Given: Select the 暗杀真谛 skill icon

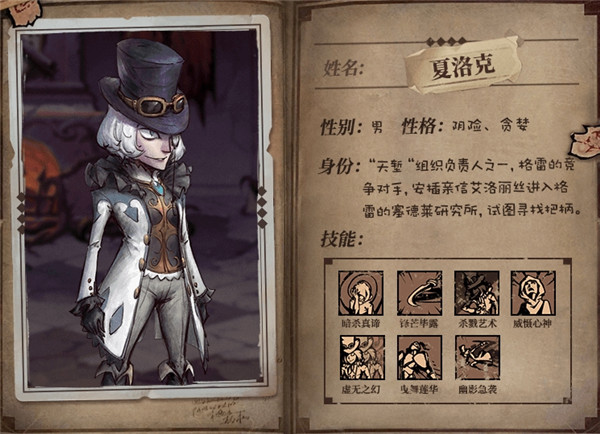Looking at the screenshot, I should (x=359, y=292).
